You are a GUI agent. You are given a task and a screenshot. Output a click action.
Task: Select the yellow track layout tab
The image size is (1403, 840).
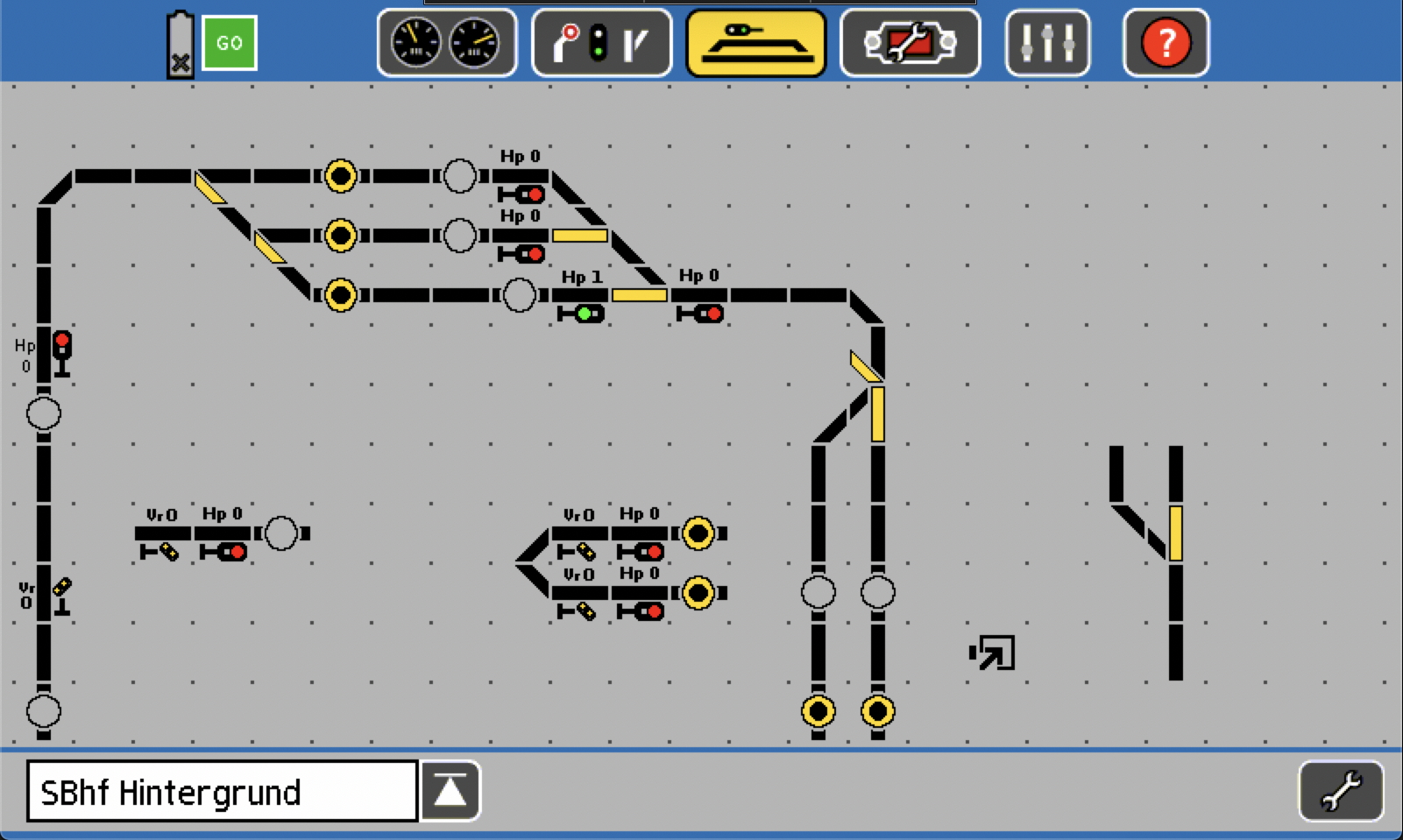click(755, 43)
